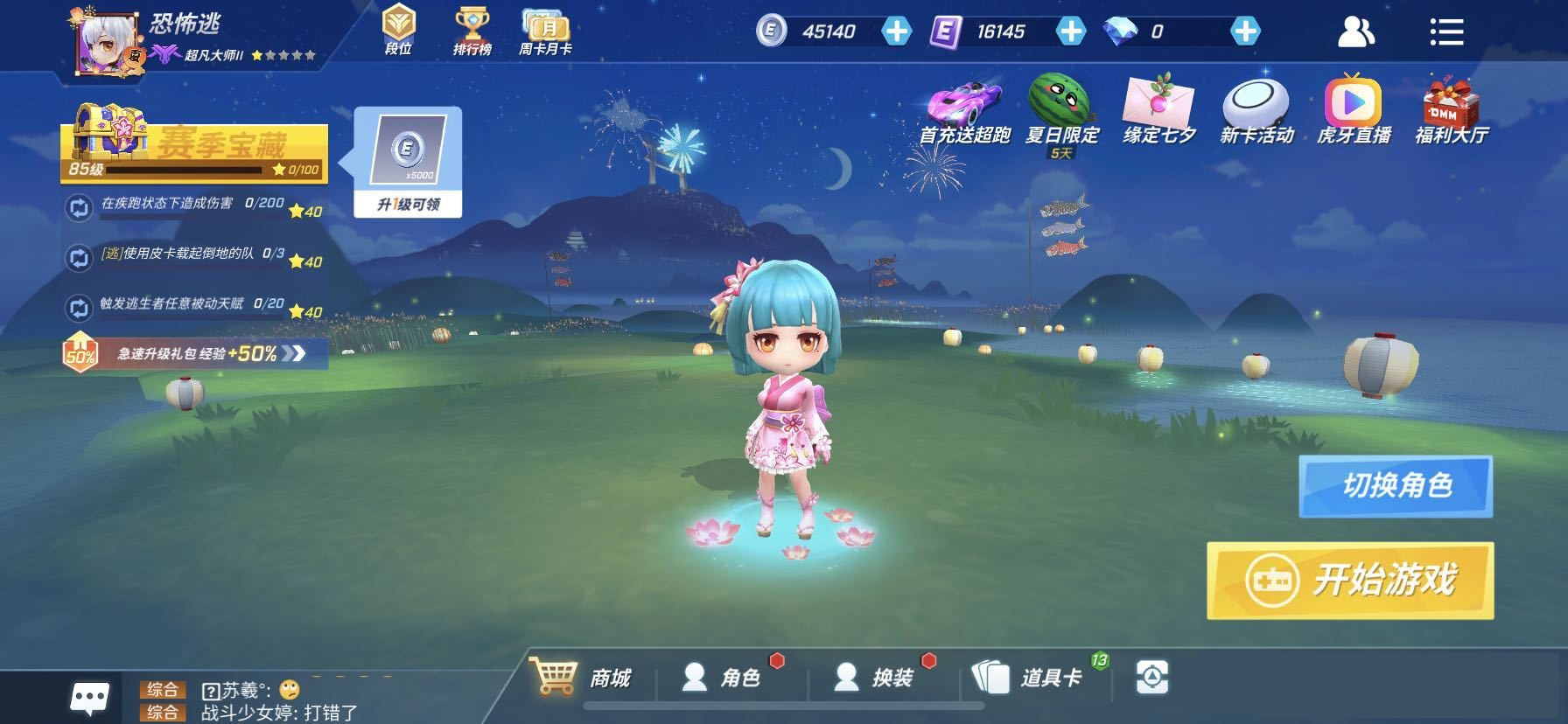Screen dimensions: 1568x724
Task: Add diamonds with plus button
Action: pos(1244,31)
